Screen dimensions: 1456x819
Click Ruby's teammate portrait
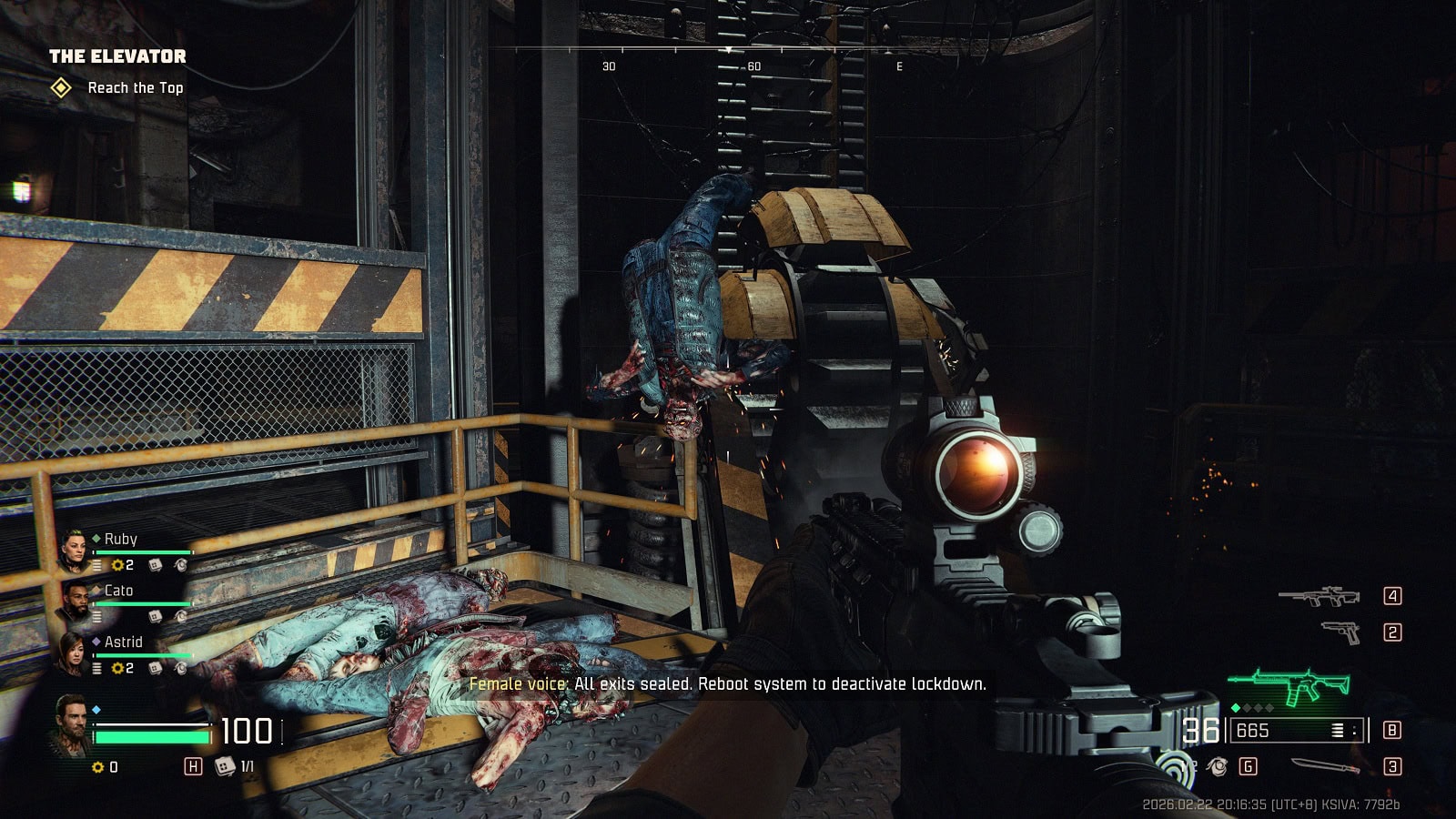75,549
